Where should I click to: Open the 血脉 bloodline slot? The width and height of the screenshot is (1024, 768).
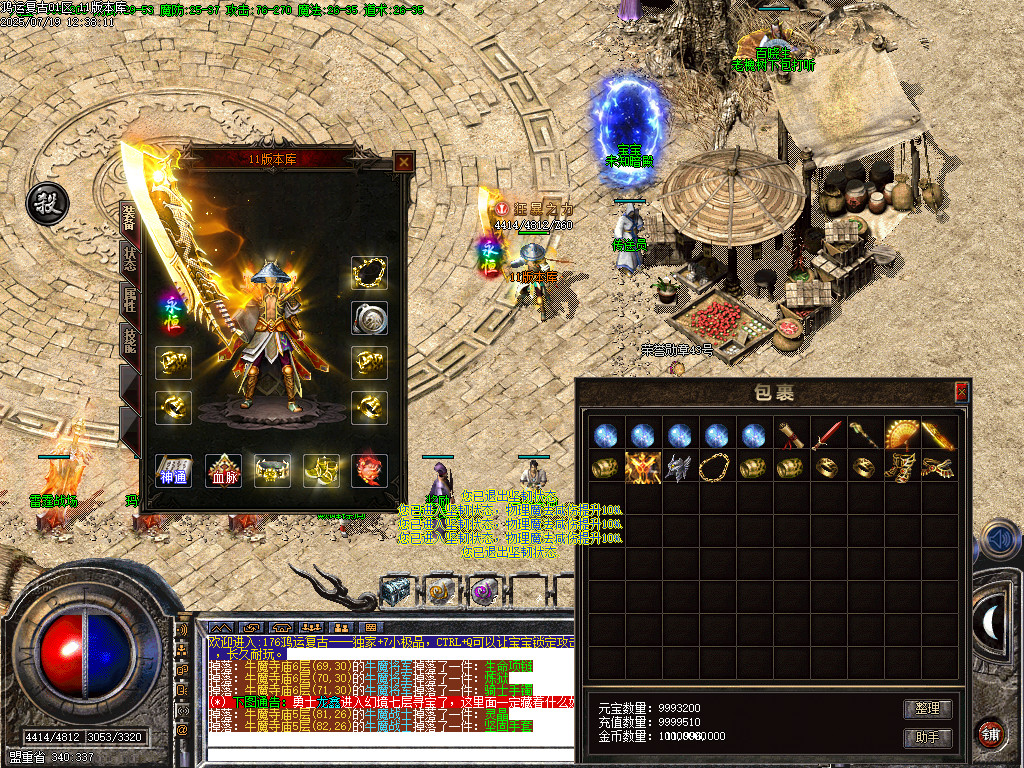[x=223, y=470]
